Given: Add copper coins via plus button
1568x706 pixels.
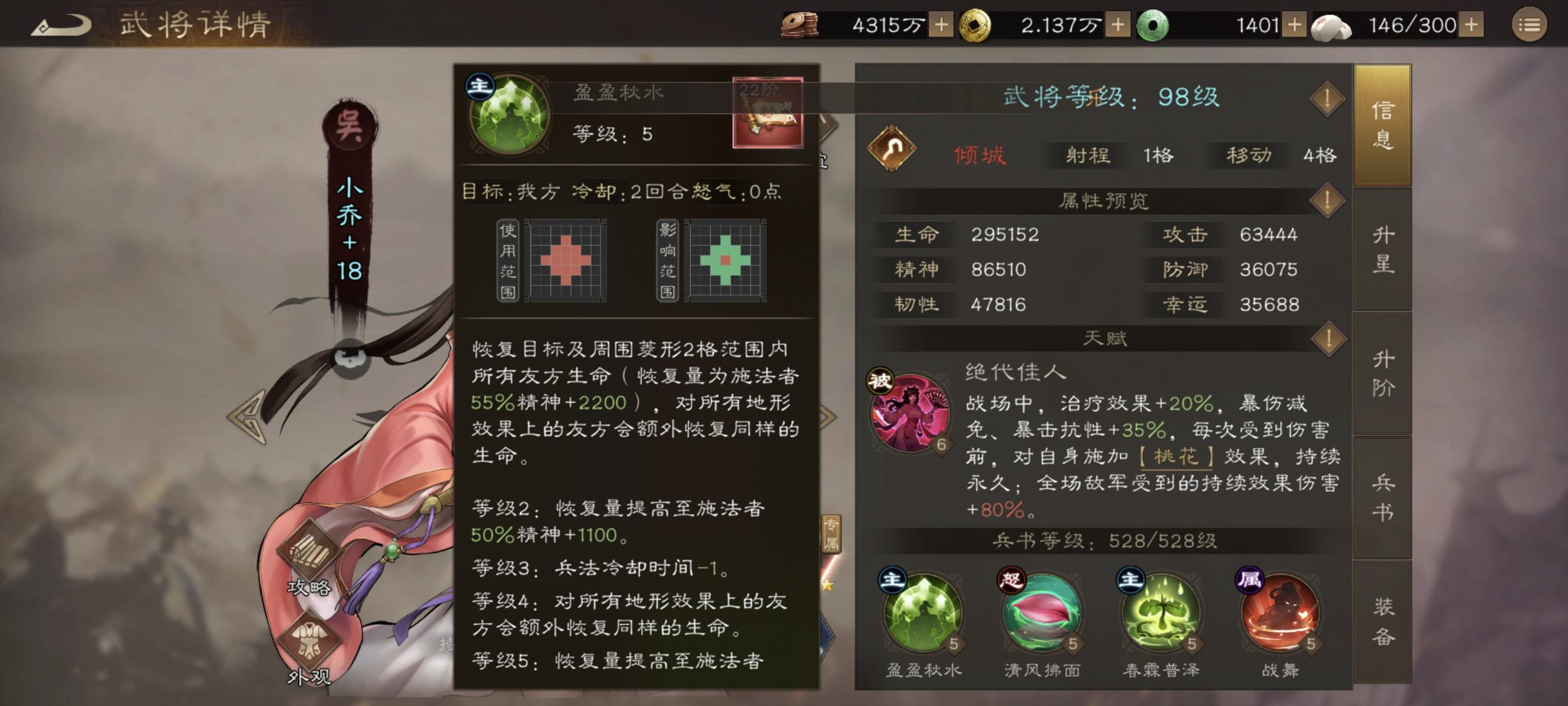Looking at the screenshot, I should (x=942, y=25).
